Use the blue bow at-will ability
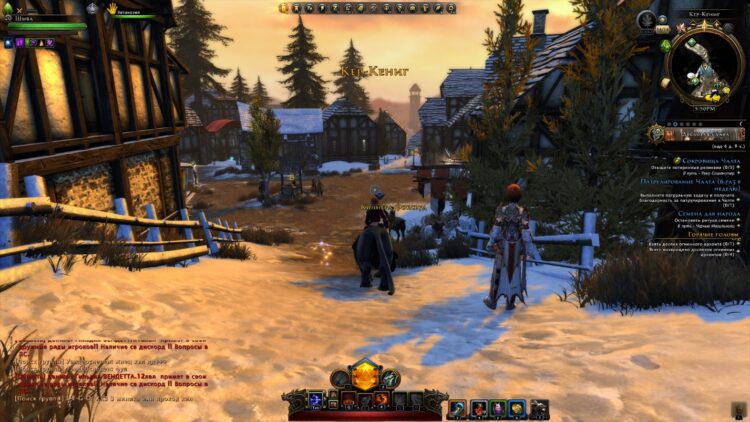Image resolution: width=750 pixels, height=422 pixels. 316,399
